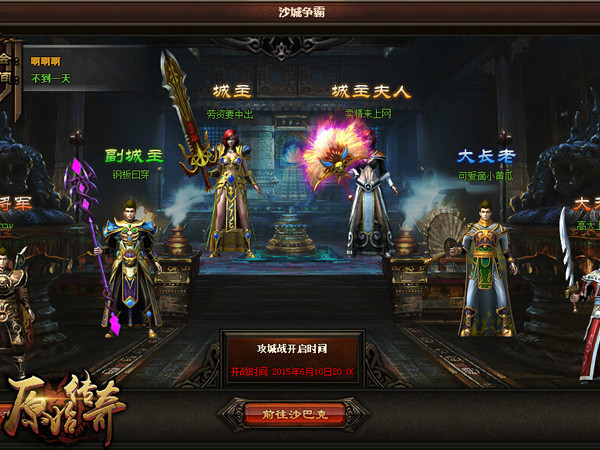Click the 前往沙巴克 button
Viewport: 600px width, 450px height.
[292, 413]
